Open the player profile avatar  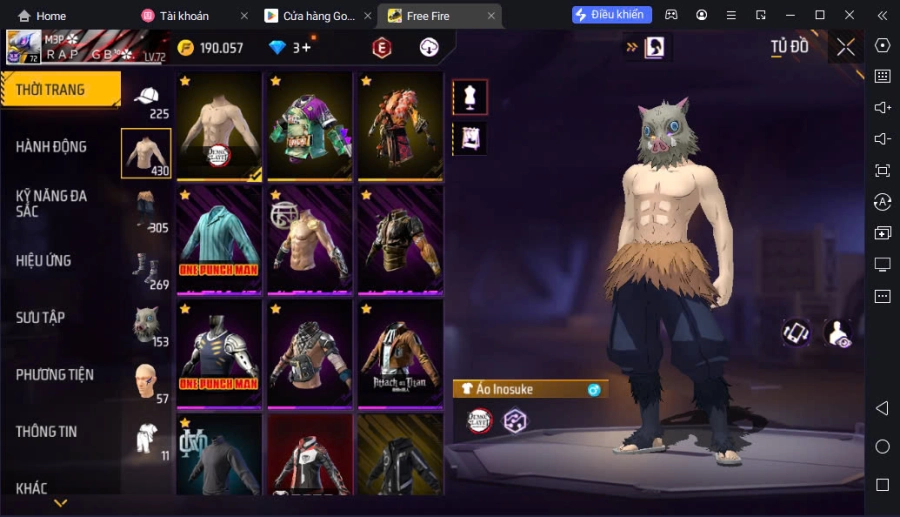[x=23, y=47]
